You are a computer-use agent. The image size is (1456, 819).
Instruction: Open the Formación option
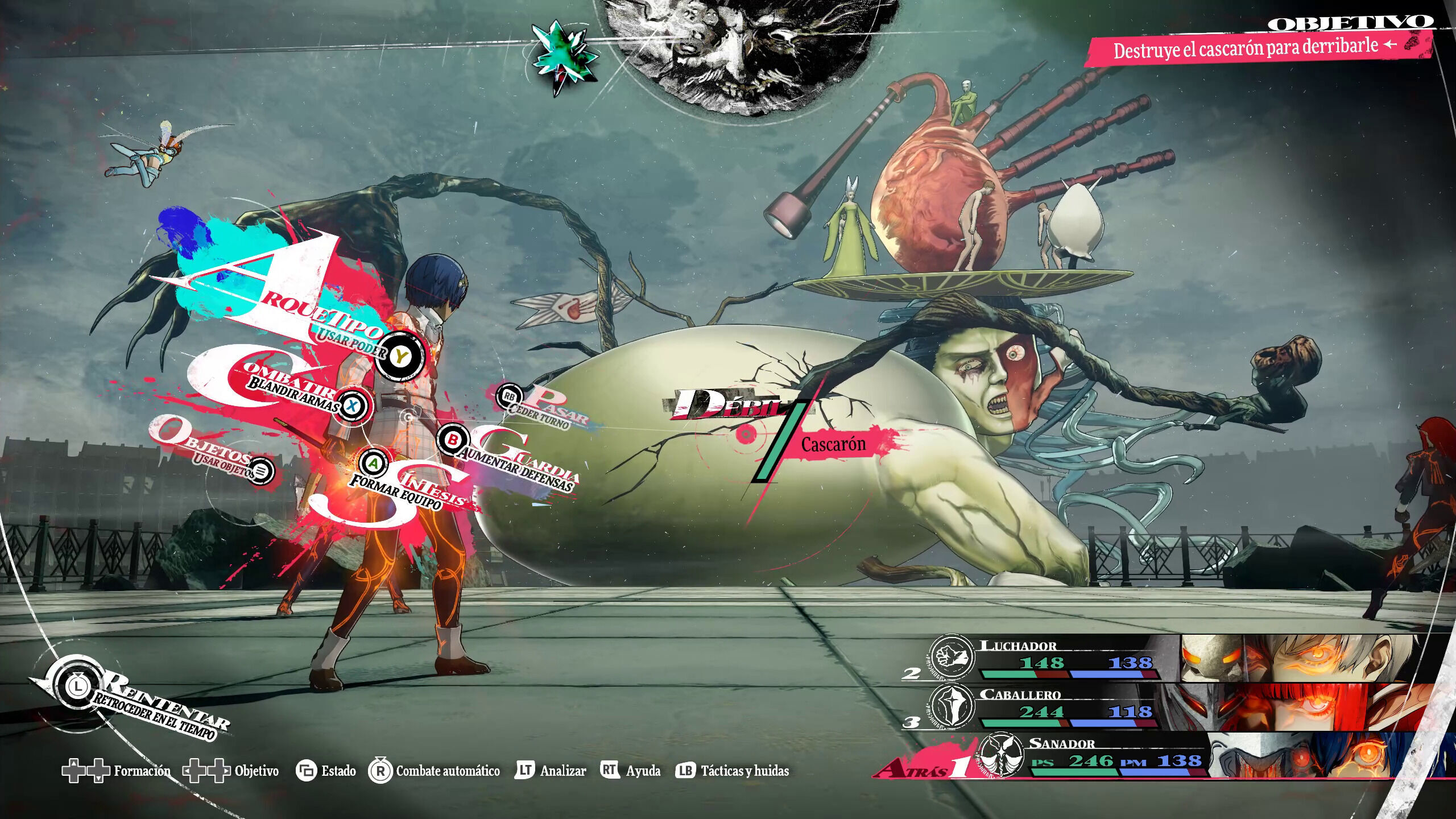pos(116,771)
